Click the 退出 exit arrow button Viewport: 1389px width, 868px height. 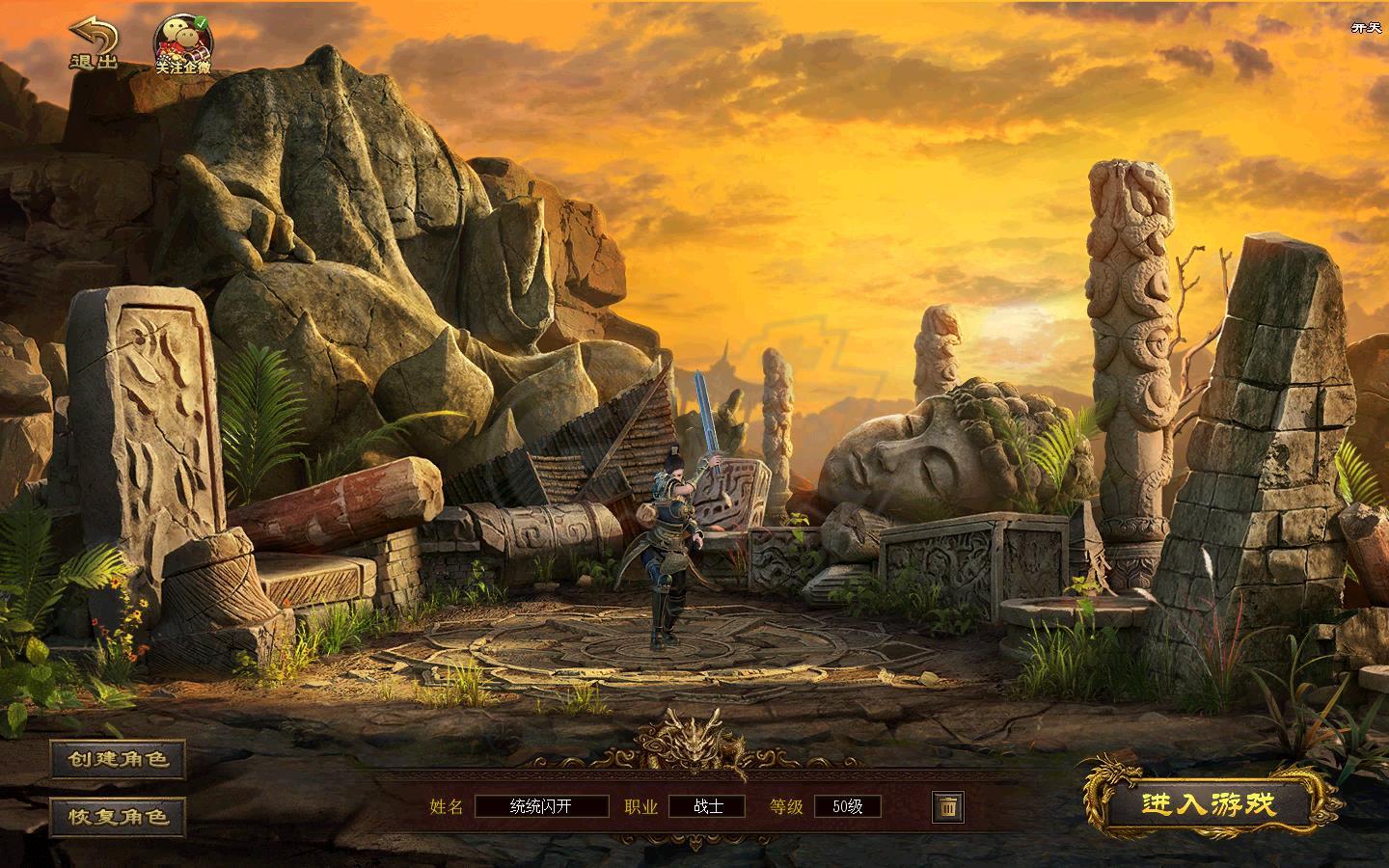click(94, 44)
